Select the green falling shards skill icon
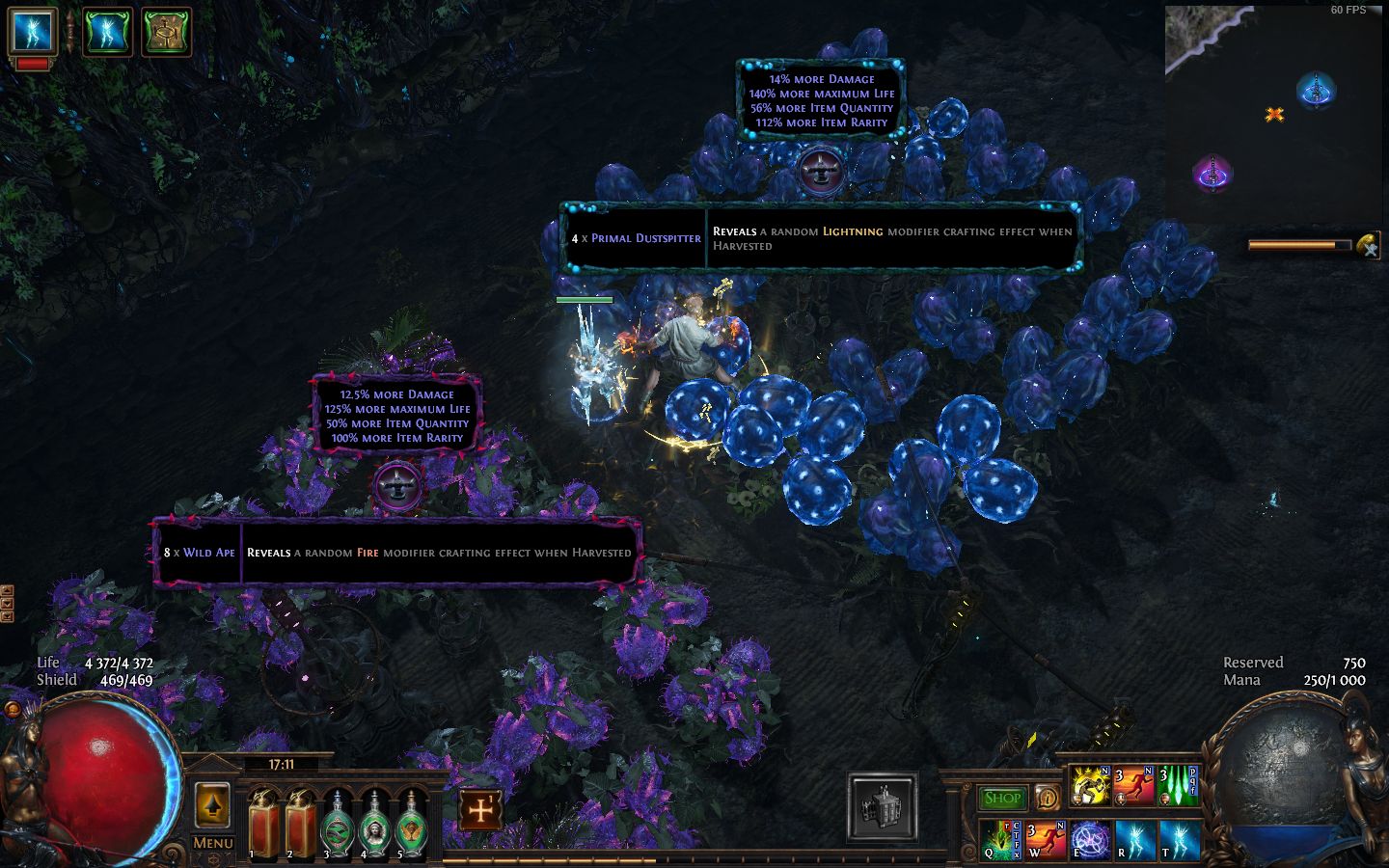 click(1179, 786)
